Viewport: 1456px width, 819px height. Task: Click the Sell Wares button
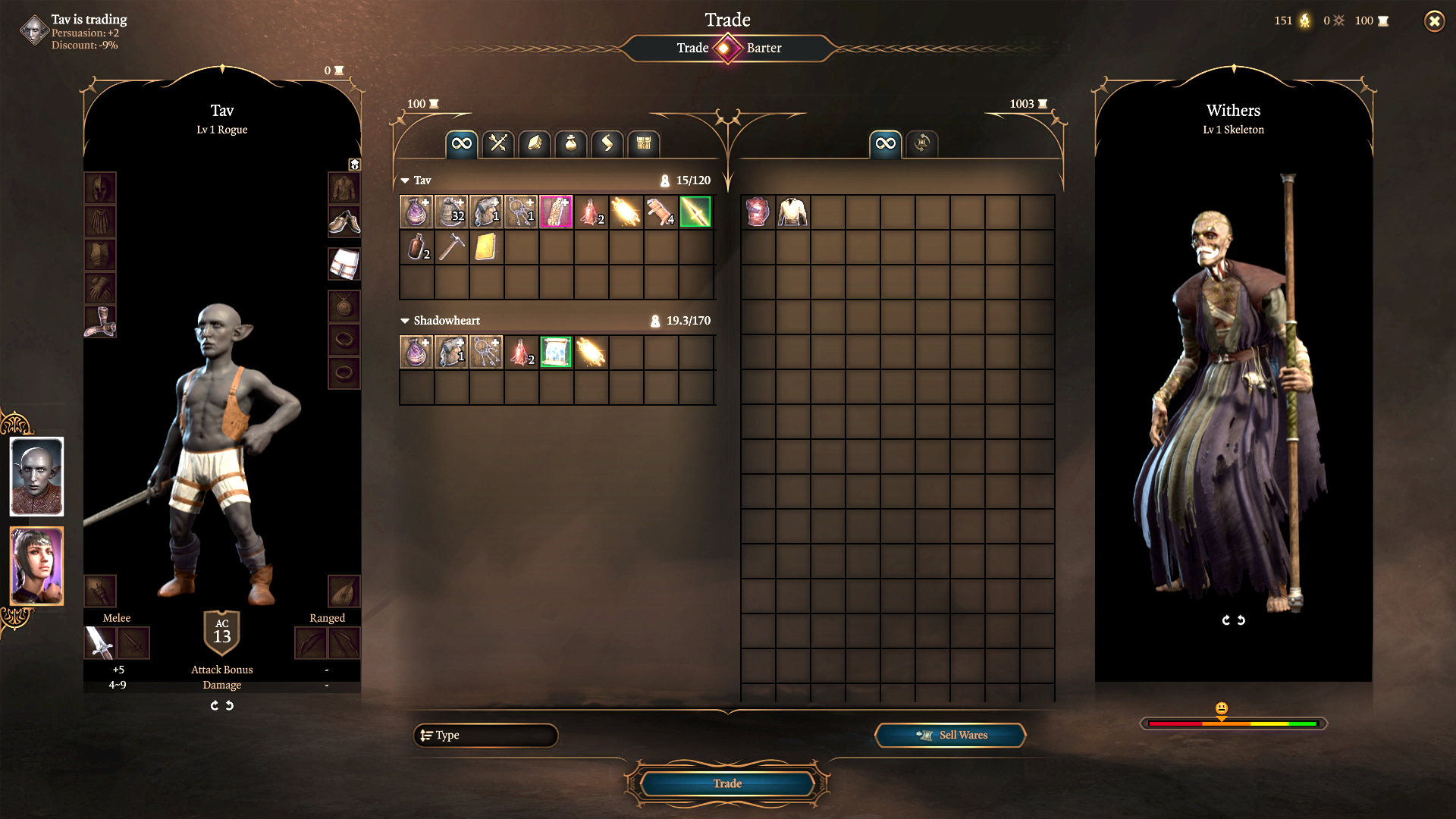tap(950, 735)
